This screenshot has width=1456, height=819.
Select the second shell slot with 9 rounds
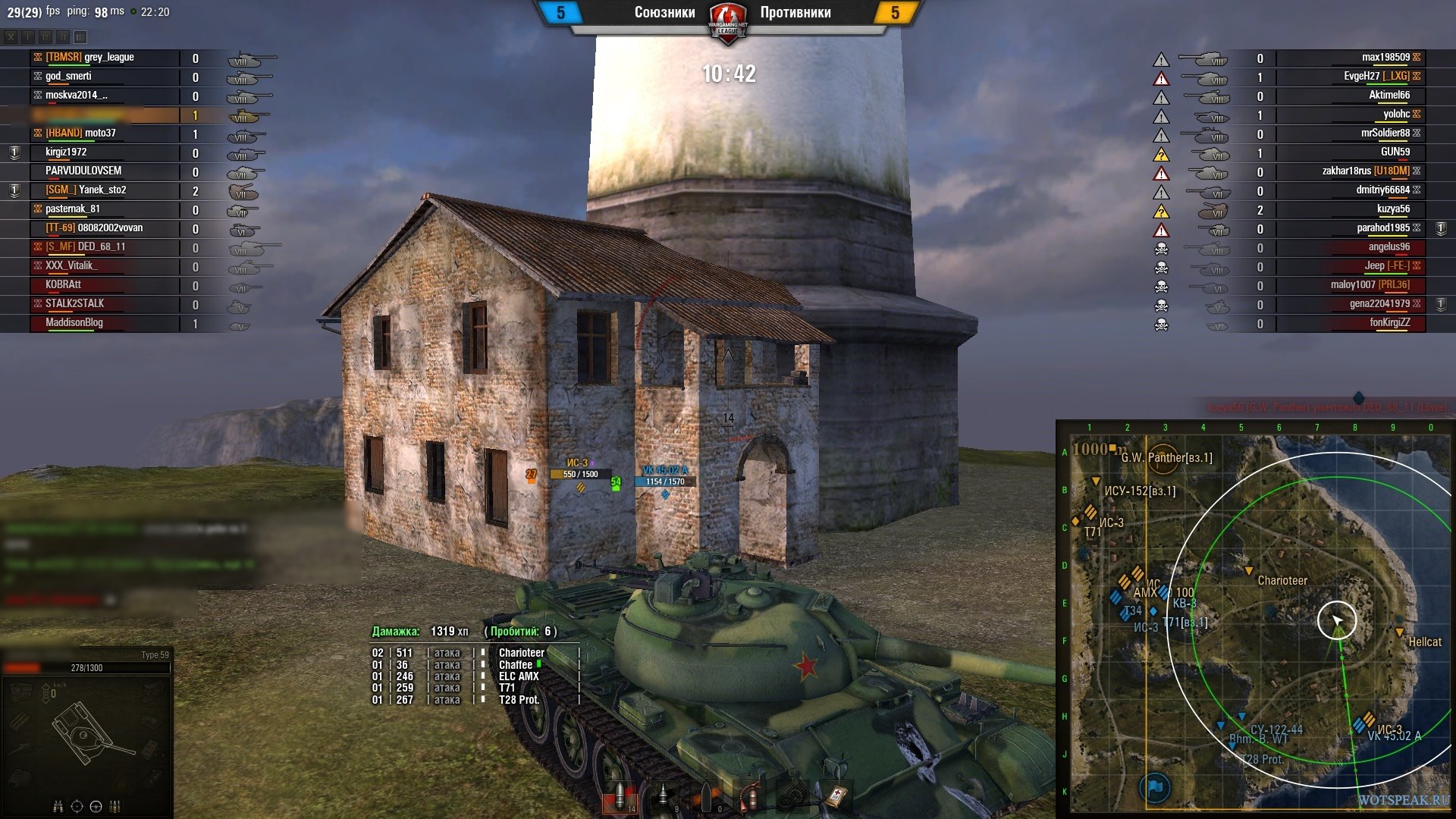pos(663,796)
